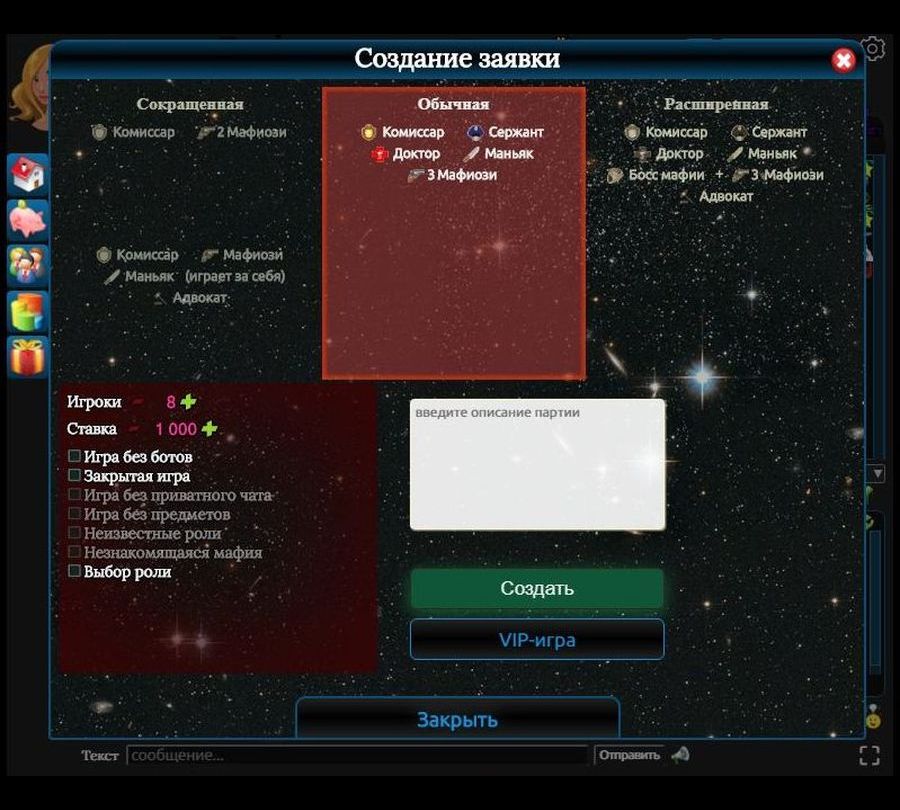Viewport: 900px width, 810px height.
Task: Open the house icon in the sidebar
Action: click(27, 175)
